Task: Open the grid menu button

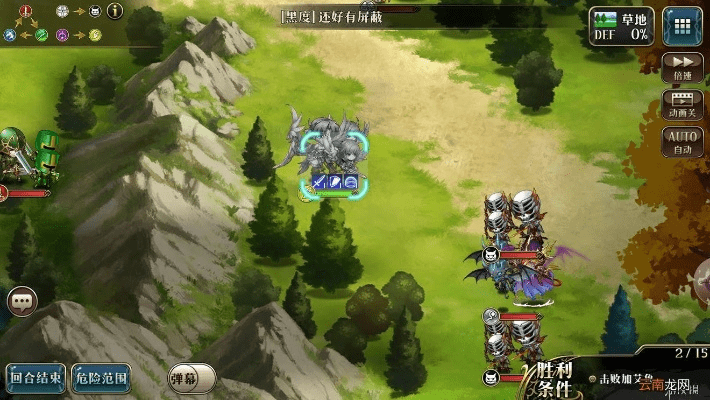Action: (682, 24)
